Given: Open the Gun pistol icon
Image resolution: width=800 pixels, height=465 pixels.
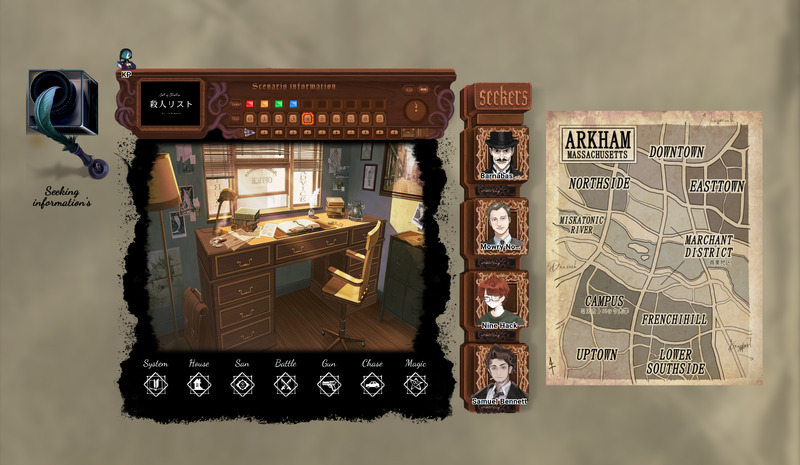Looking at the screenshot, I should point(329,384).
